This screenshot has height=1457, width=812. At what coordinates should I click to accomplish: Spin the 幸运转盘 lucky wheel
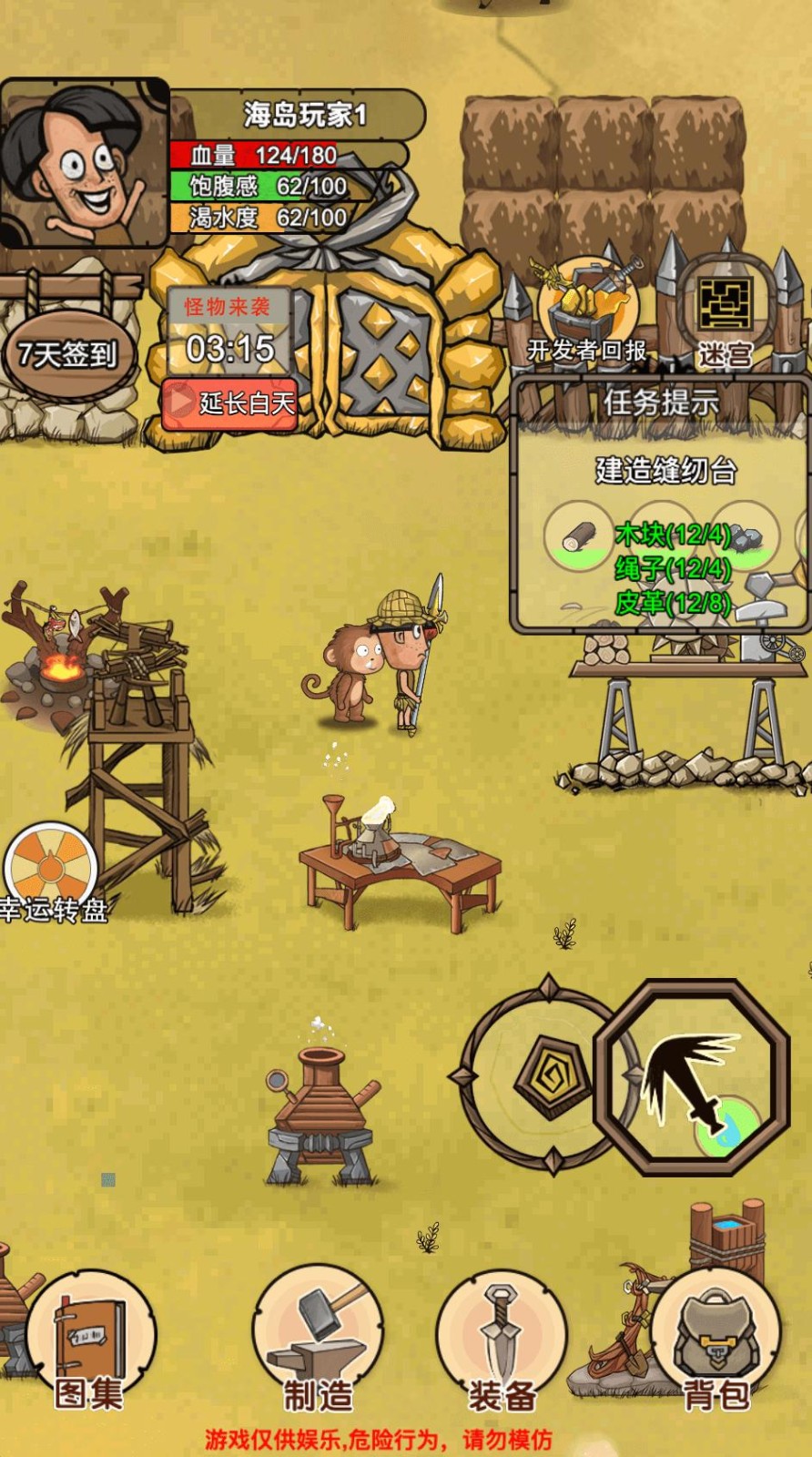pyautogui.click(x=51, y=871)
